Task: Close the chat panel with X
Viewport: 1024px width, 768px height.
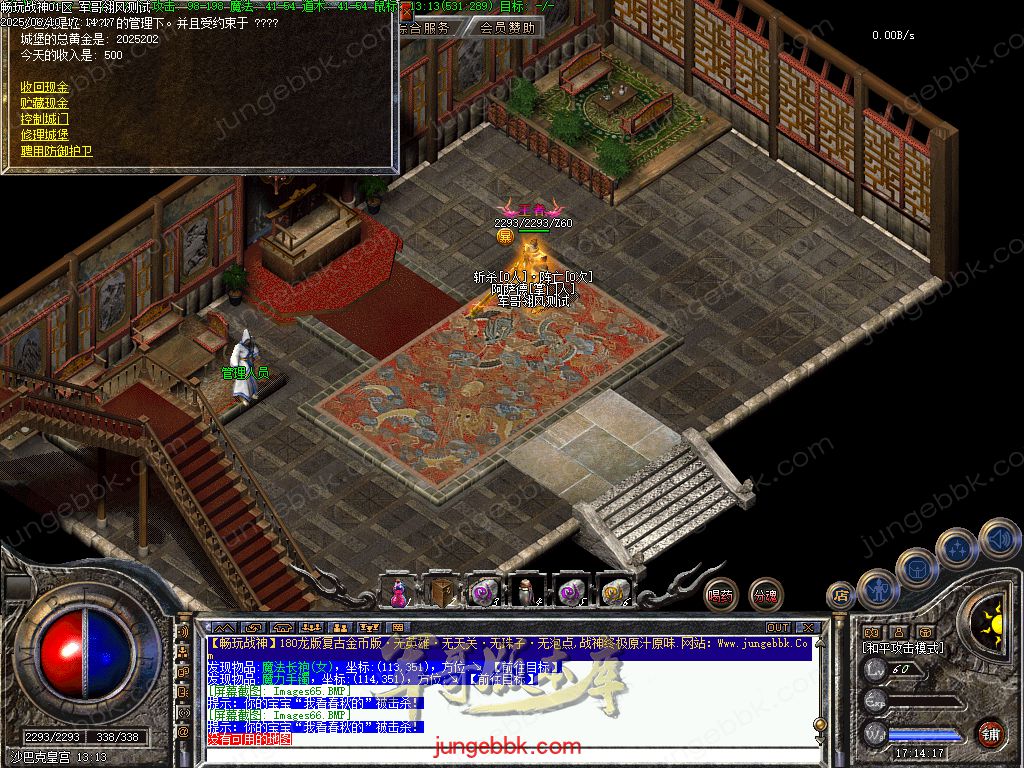Action: [x=802, y=627]
